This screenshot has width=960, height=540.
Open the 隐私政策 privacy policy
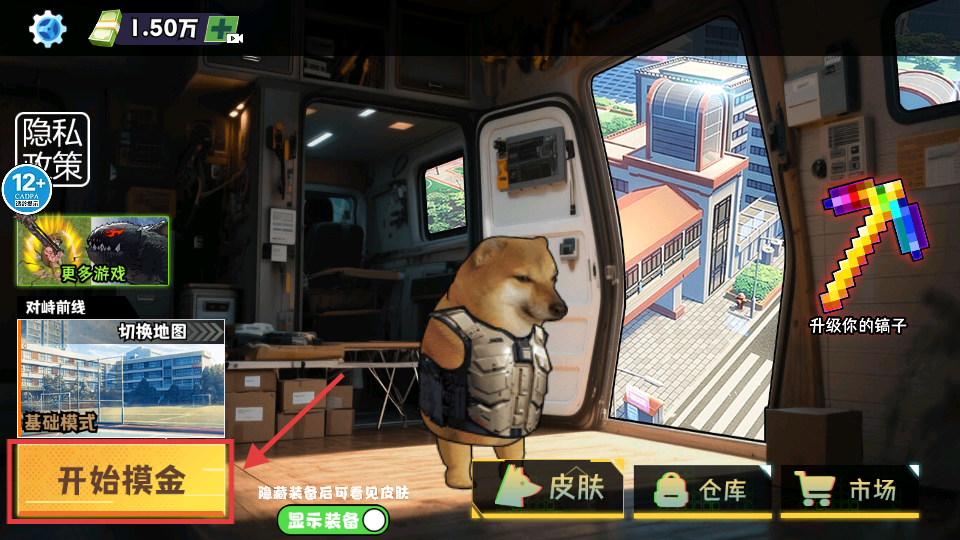point(53,150)
